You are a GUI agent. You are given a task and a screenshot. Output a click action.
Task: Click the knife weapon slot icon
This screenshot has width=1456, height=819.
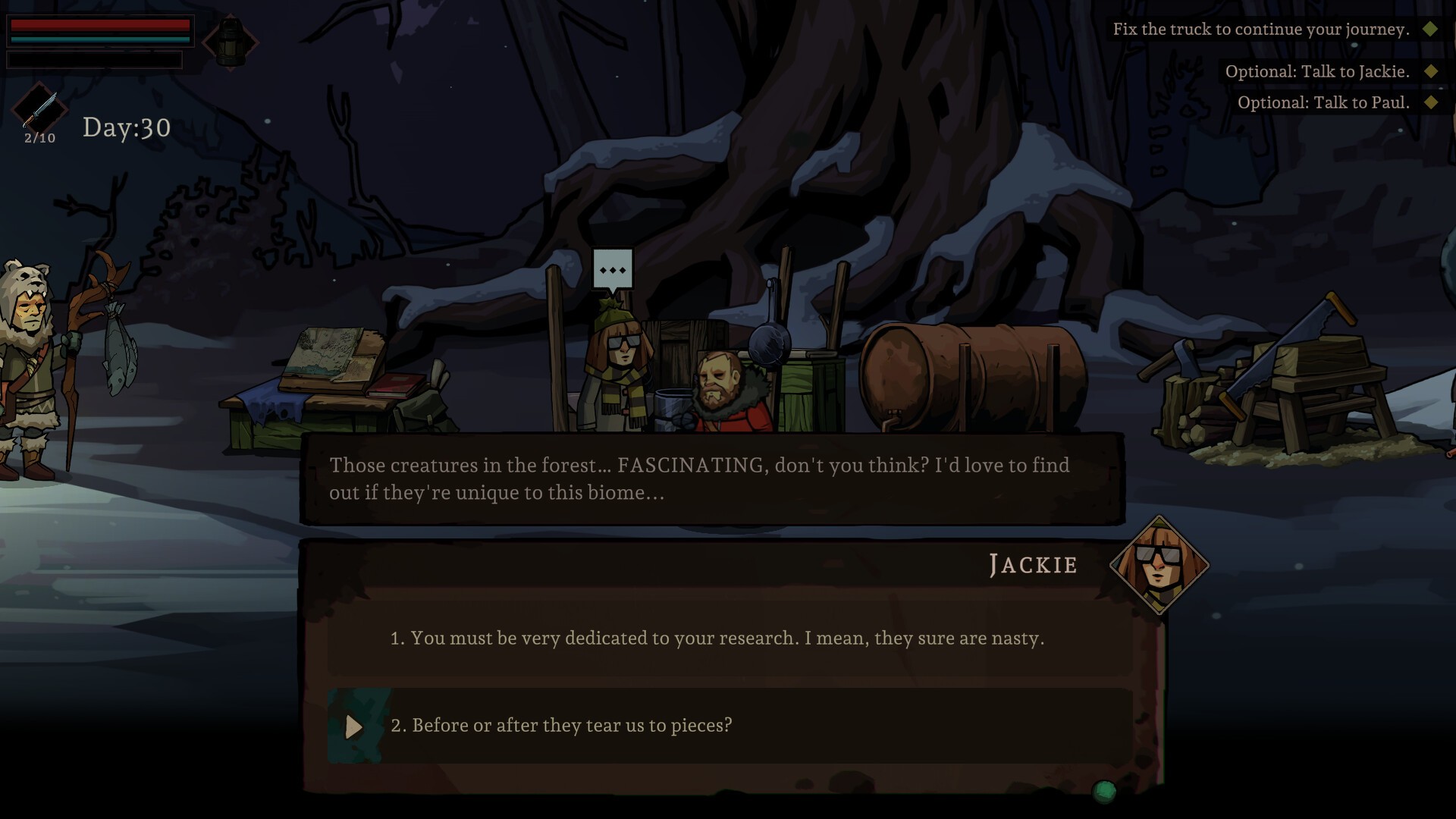[40, 109]
